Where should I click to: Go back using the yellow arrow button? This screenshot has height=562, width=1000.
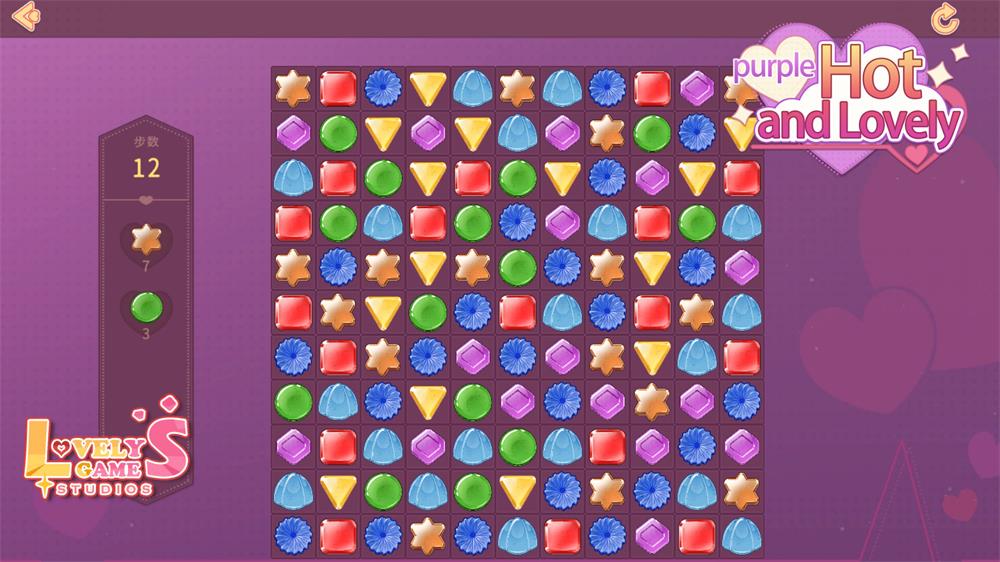coord(27,16)
